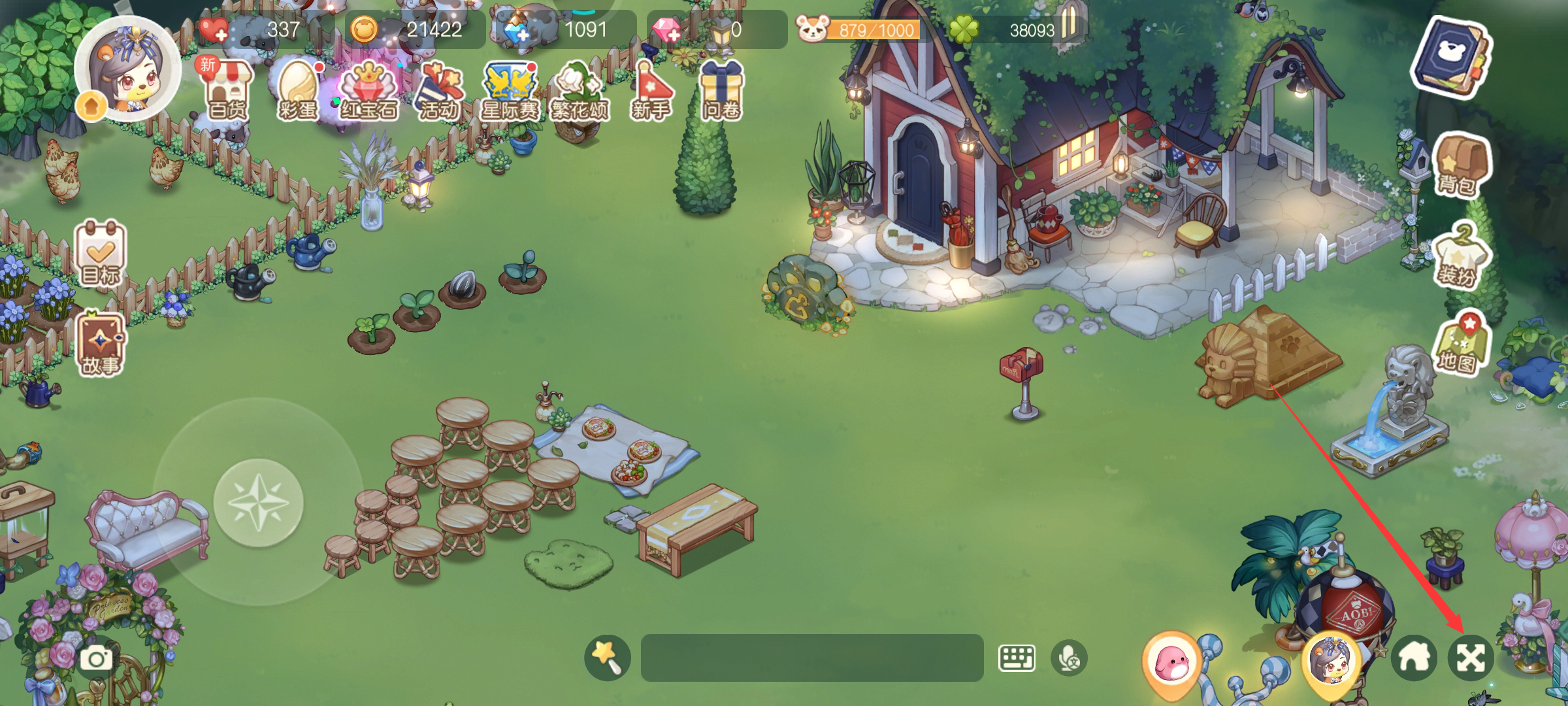Open the 故事 story book
Screen dimensions: 1568x706
pyautogui.click(x=100, y=345)
